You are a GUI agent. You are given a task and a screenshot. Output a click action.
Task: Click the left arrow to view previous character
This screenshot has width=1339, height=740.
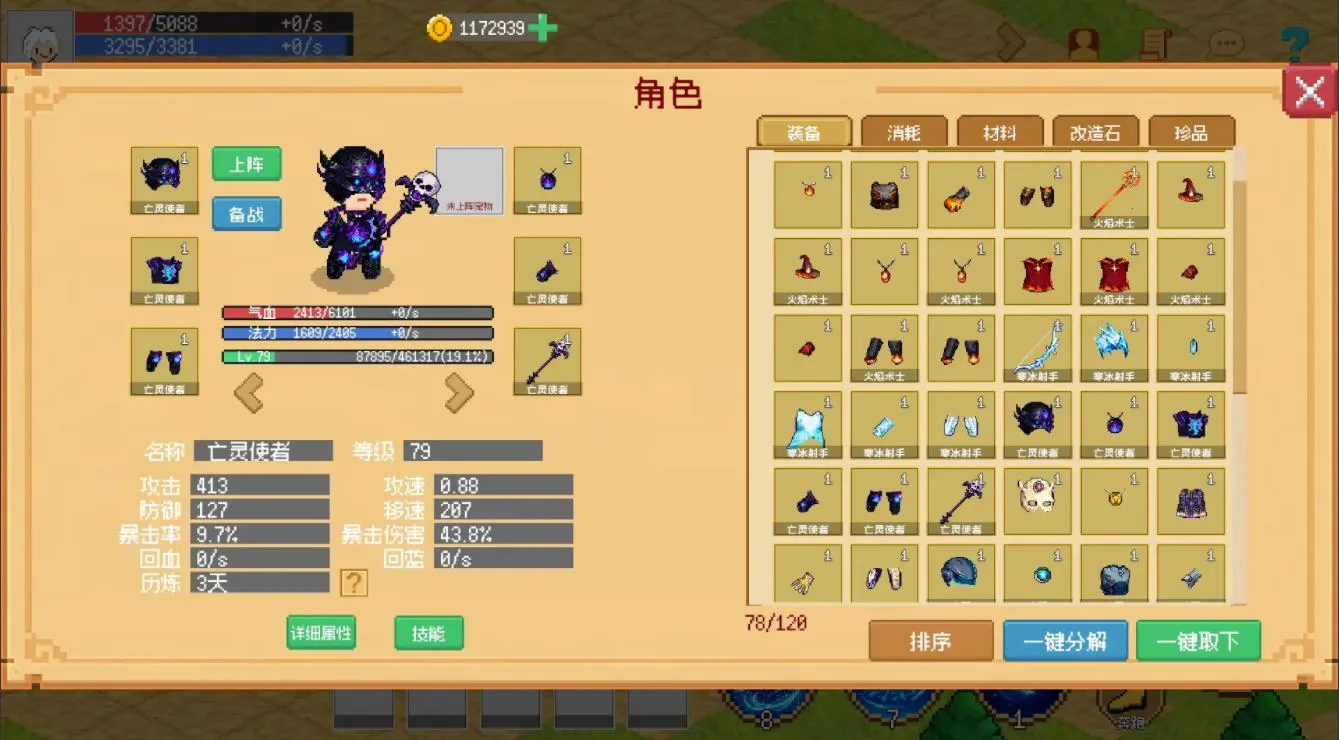click(x=250, y=392)
